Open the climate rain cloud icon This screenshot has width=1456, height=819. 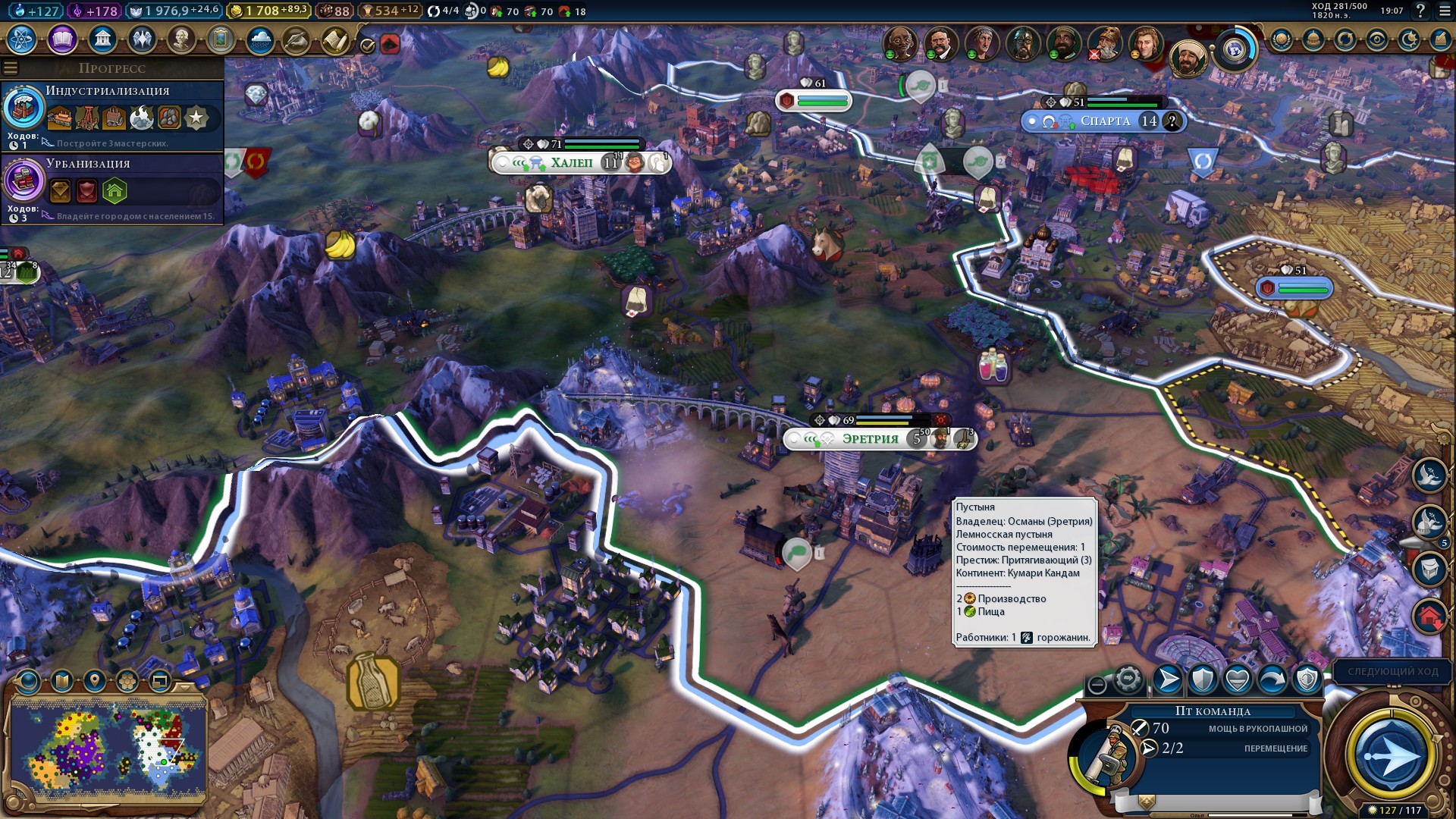tap(260, 39)
